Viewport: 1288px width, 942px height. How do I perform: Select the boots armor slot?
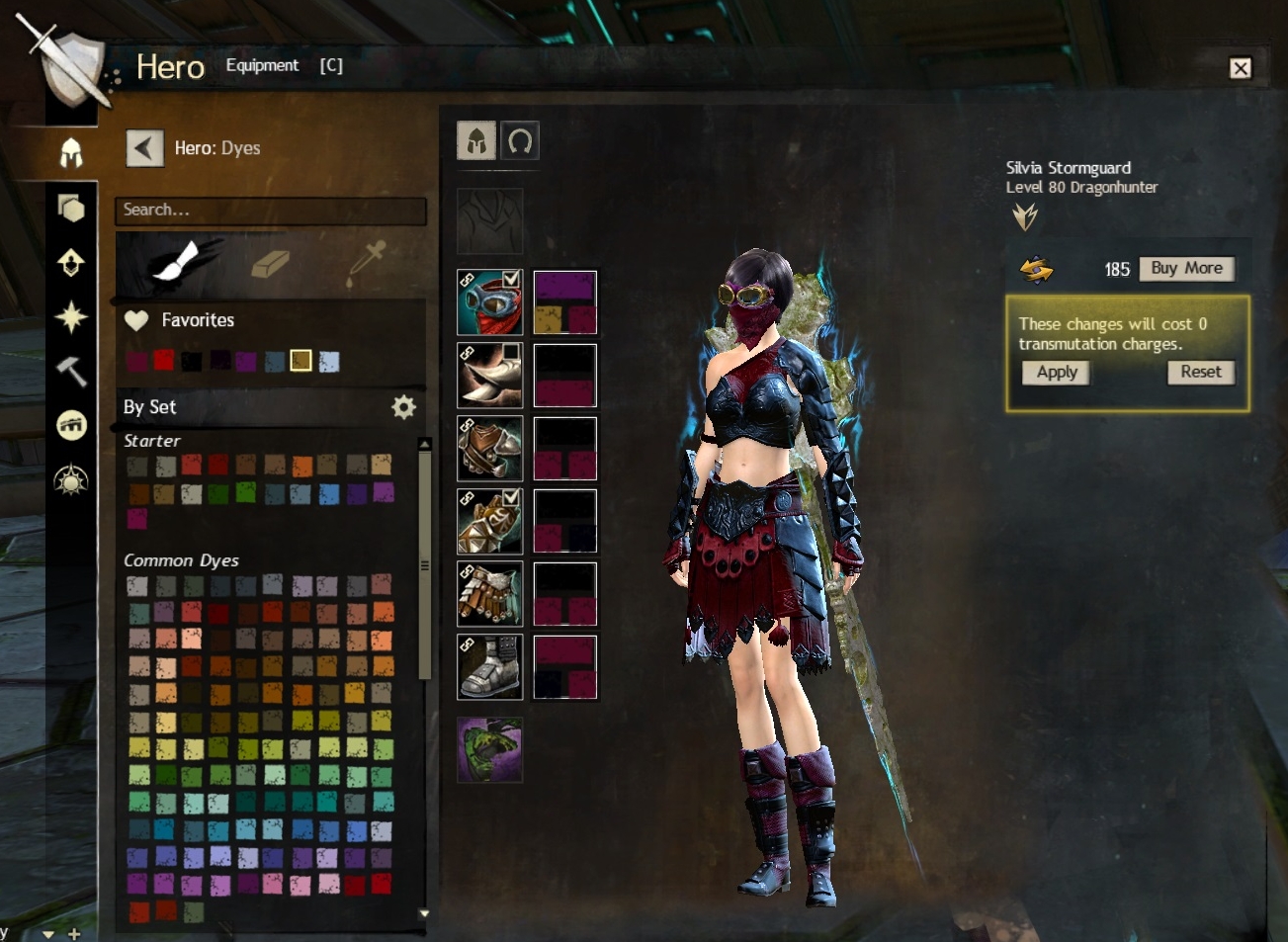[489, 667]
